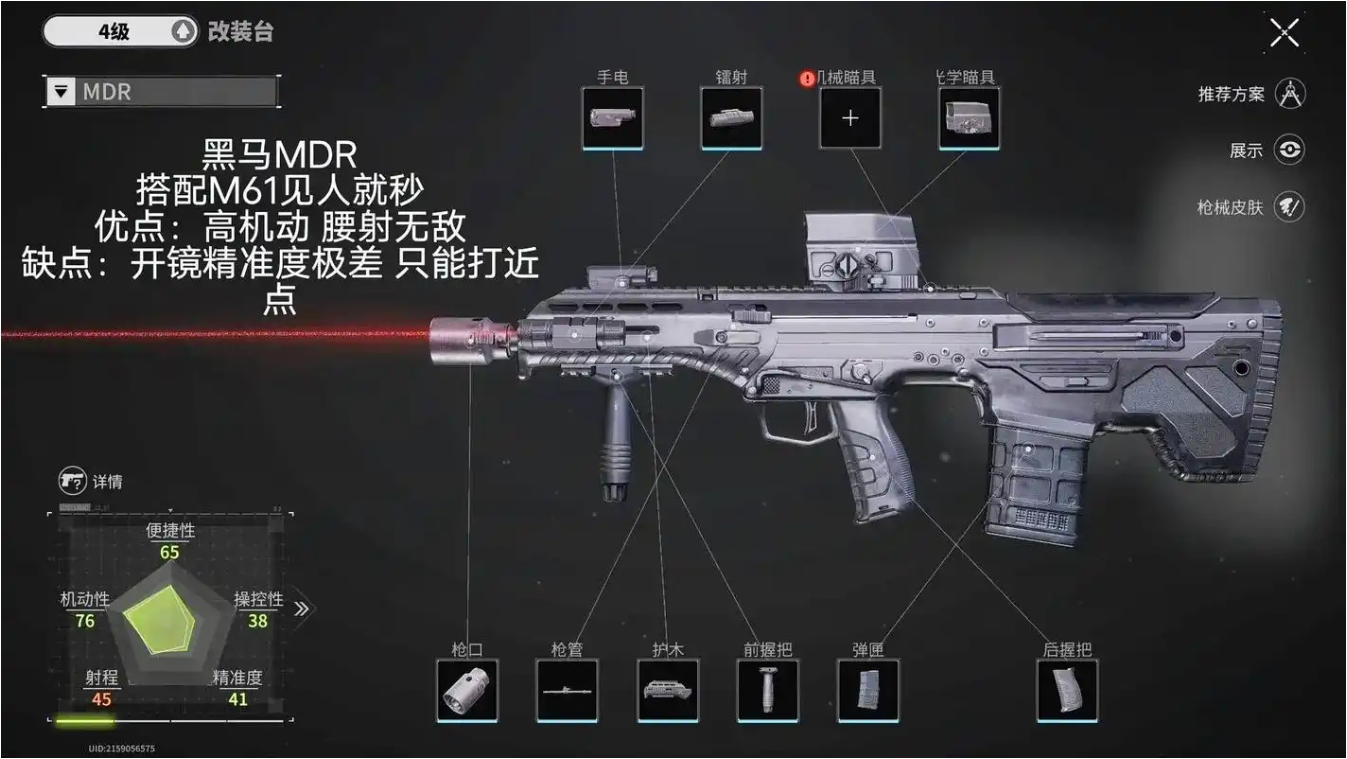
Task: Select the 枪口 muzzle attachment slot
Action: click(x=467, y=688)
